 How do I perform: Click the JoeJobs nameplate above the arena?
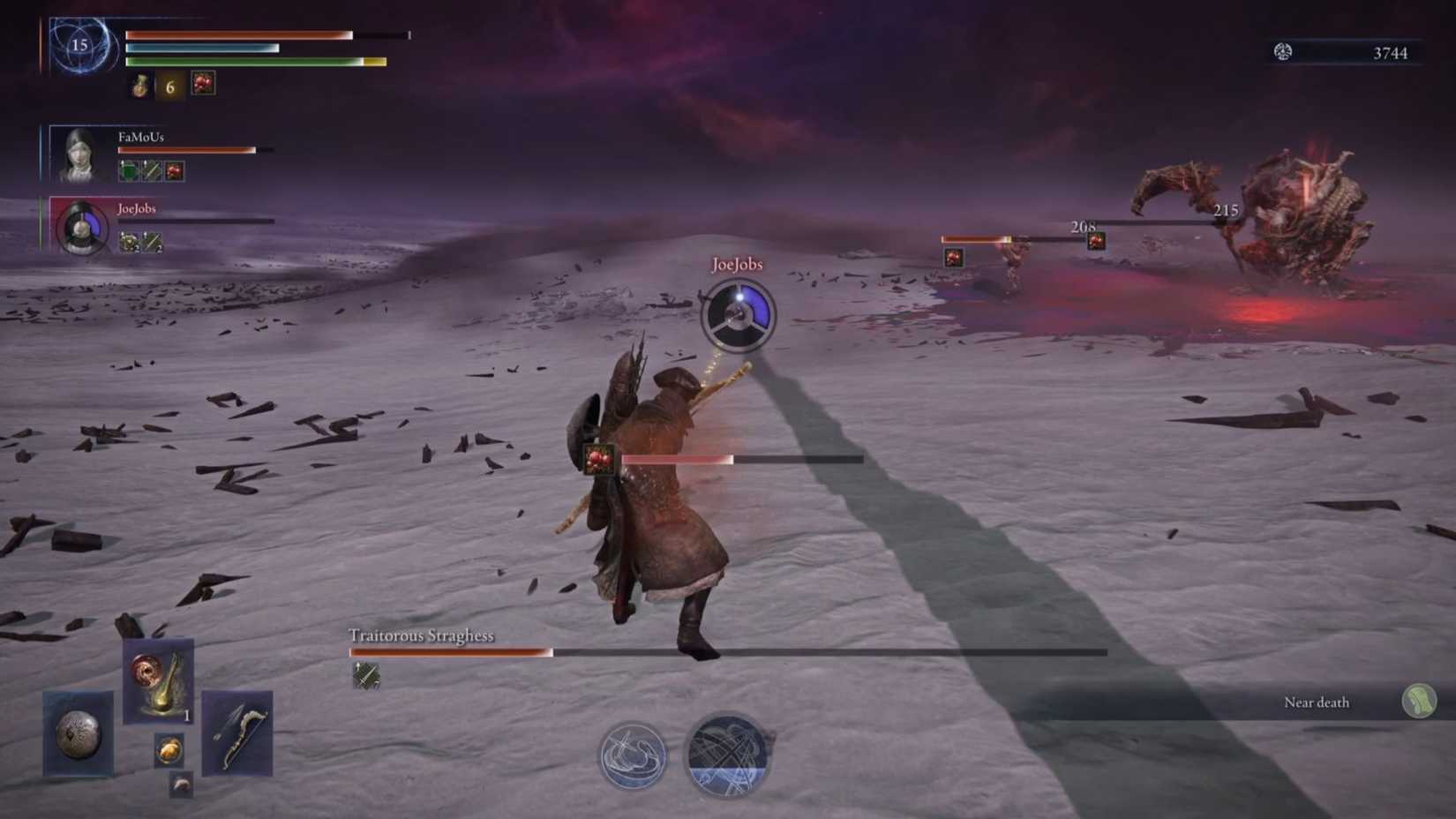coord(738,263)
